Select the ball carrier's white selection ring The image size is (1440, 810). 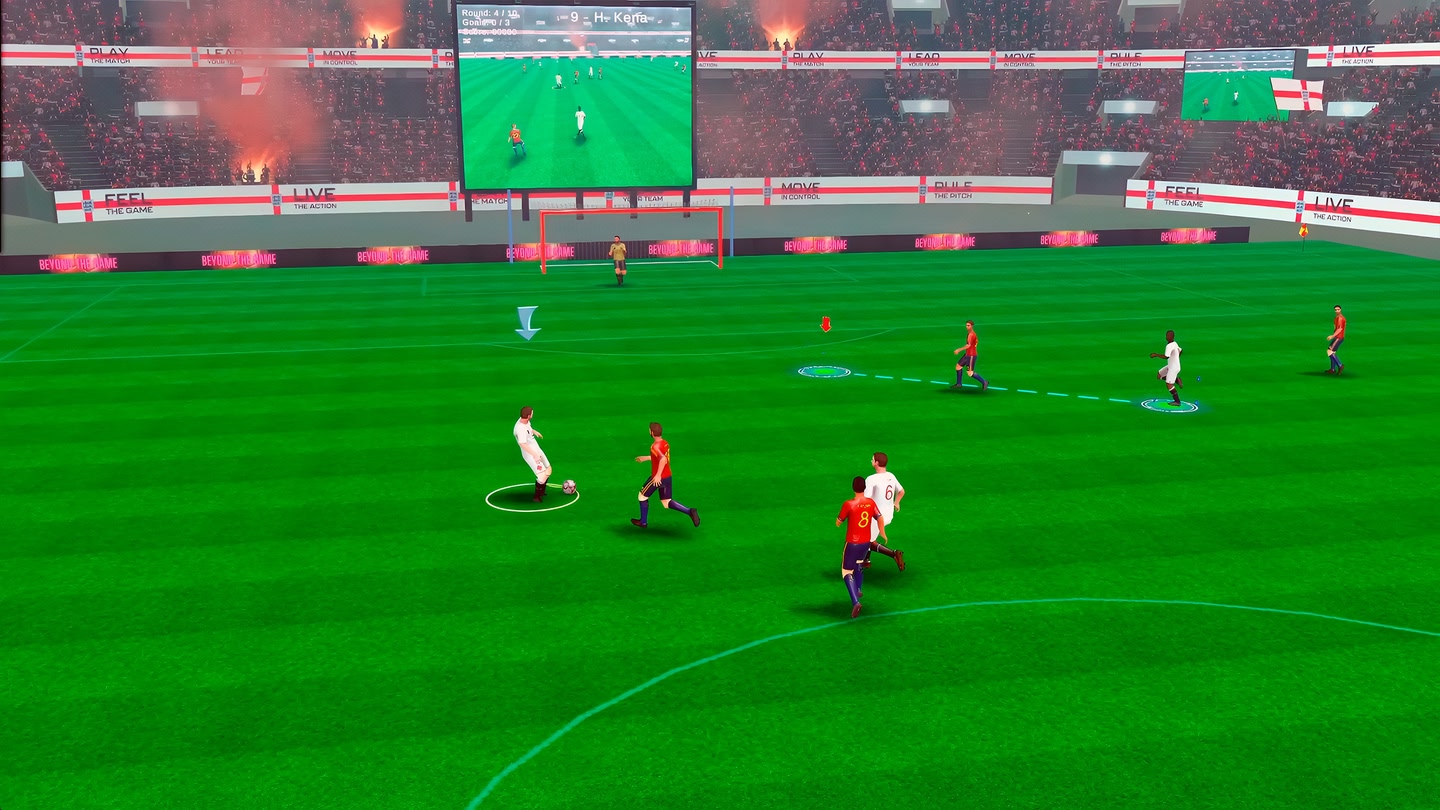531,498
